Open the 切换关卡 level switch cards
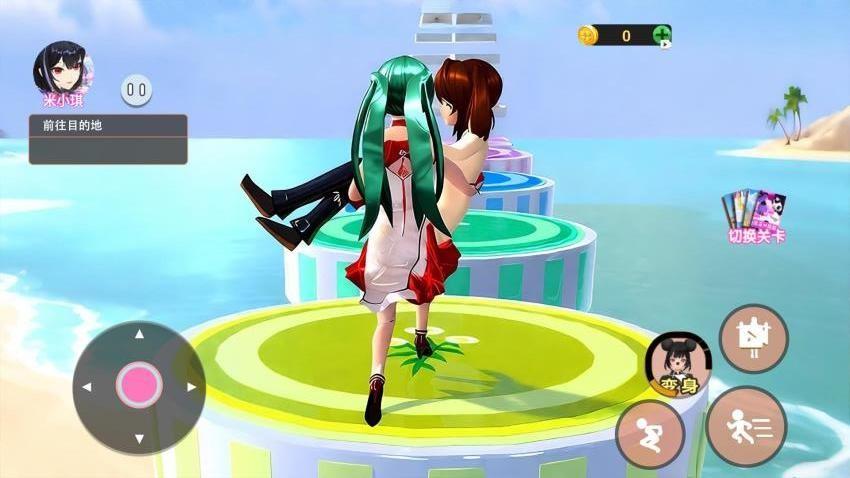 pyautogui.click(x=755, y=215)
